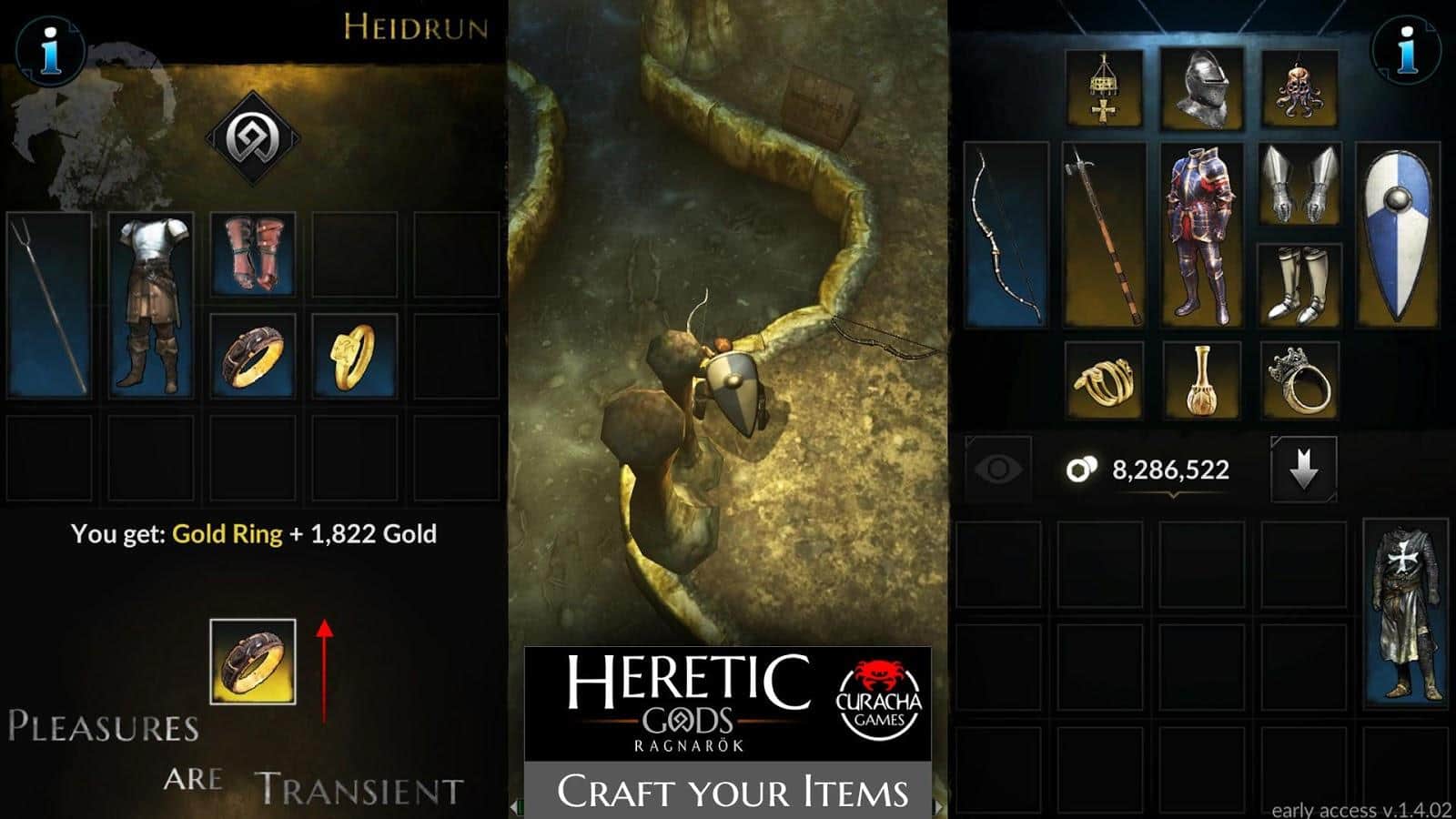
Task: Select the equipped polearm weapon slot
Action: click(x=1104, y=235)
